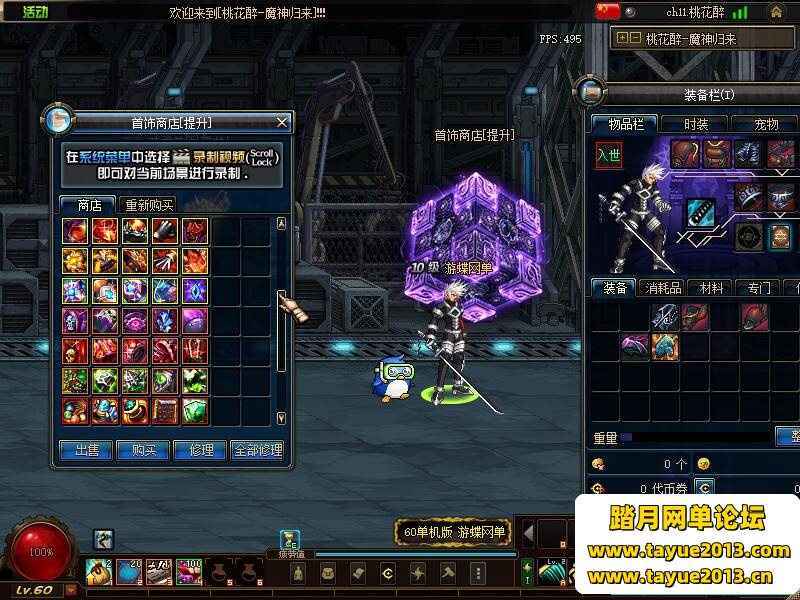This screenshot has height=600, width=800.
Task: Select the equipped cyan sword weapon slot
Action: [698, 212]
